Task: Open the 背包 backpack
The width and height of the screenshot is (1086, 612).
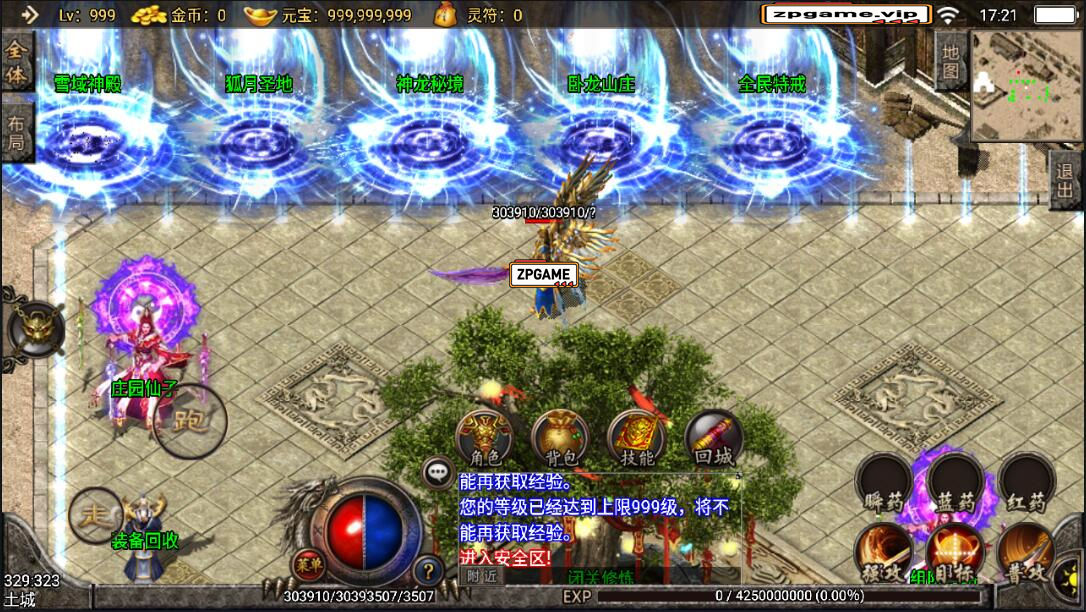Action: click(559, 438)
